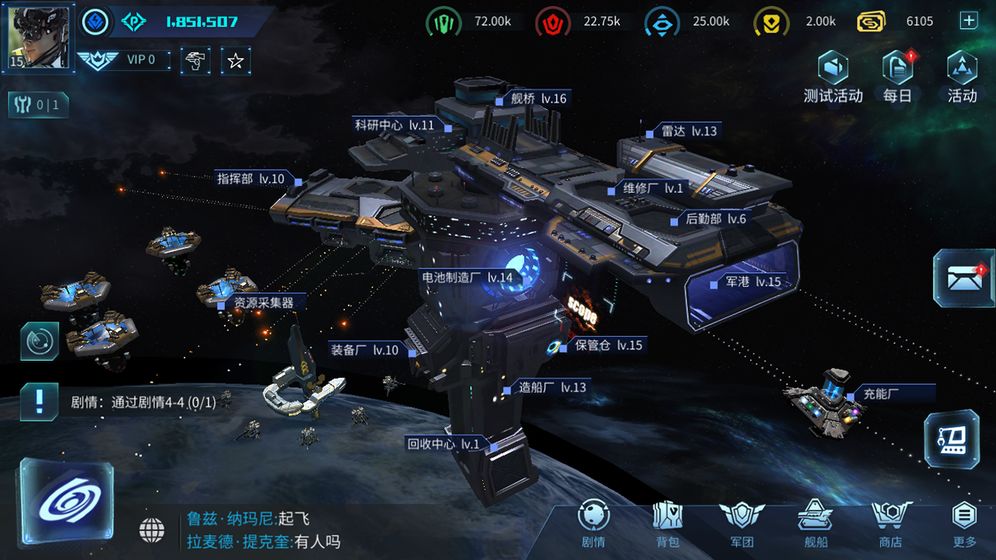Viewport: 996px width, 560px height.
Task: Tap the star favorites icon
Action: (235, 61)
